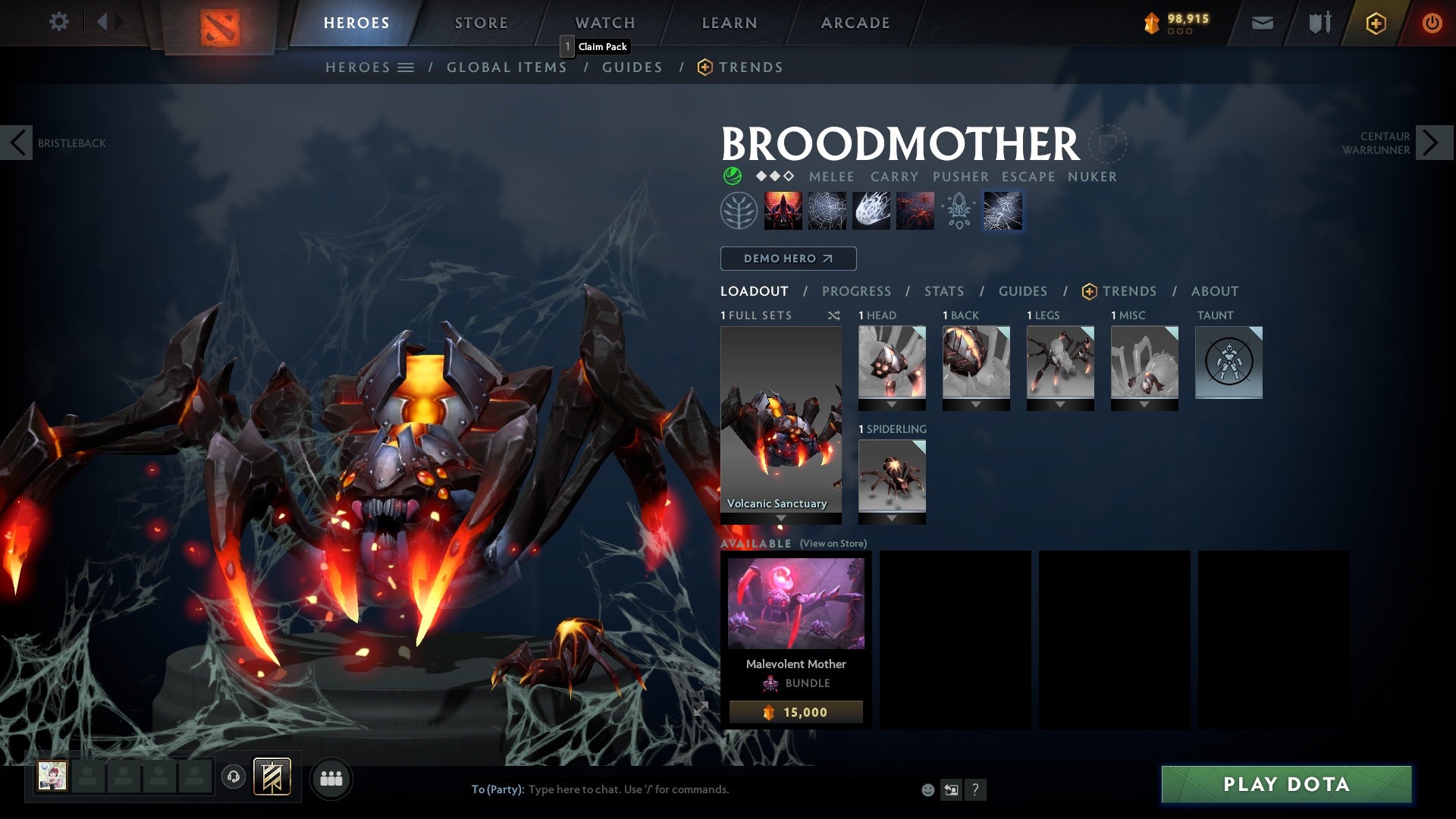Image resolution: width=1456 pixels, height=819 pixels.
Task: Click the find-party three-people icon
Action: (x=331, y=777)
